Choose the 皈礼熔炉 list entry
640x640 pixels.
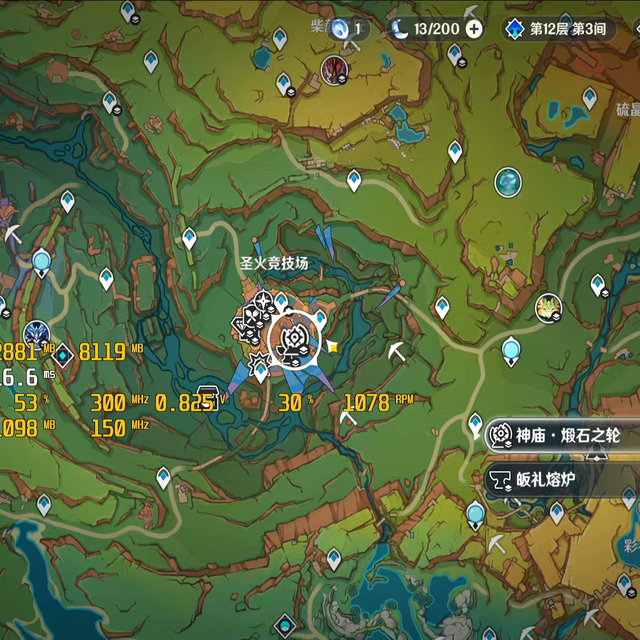(548, 481)
